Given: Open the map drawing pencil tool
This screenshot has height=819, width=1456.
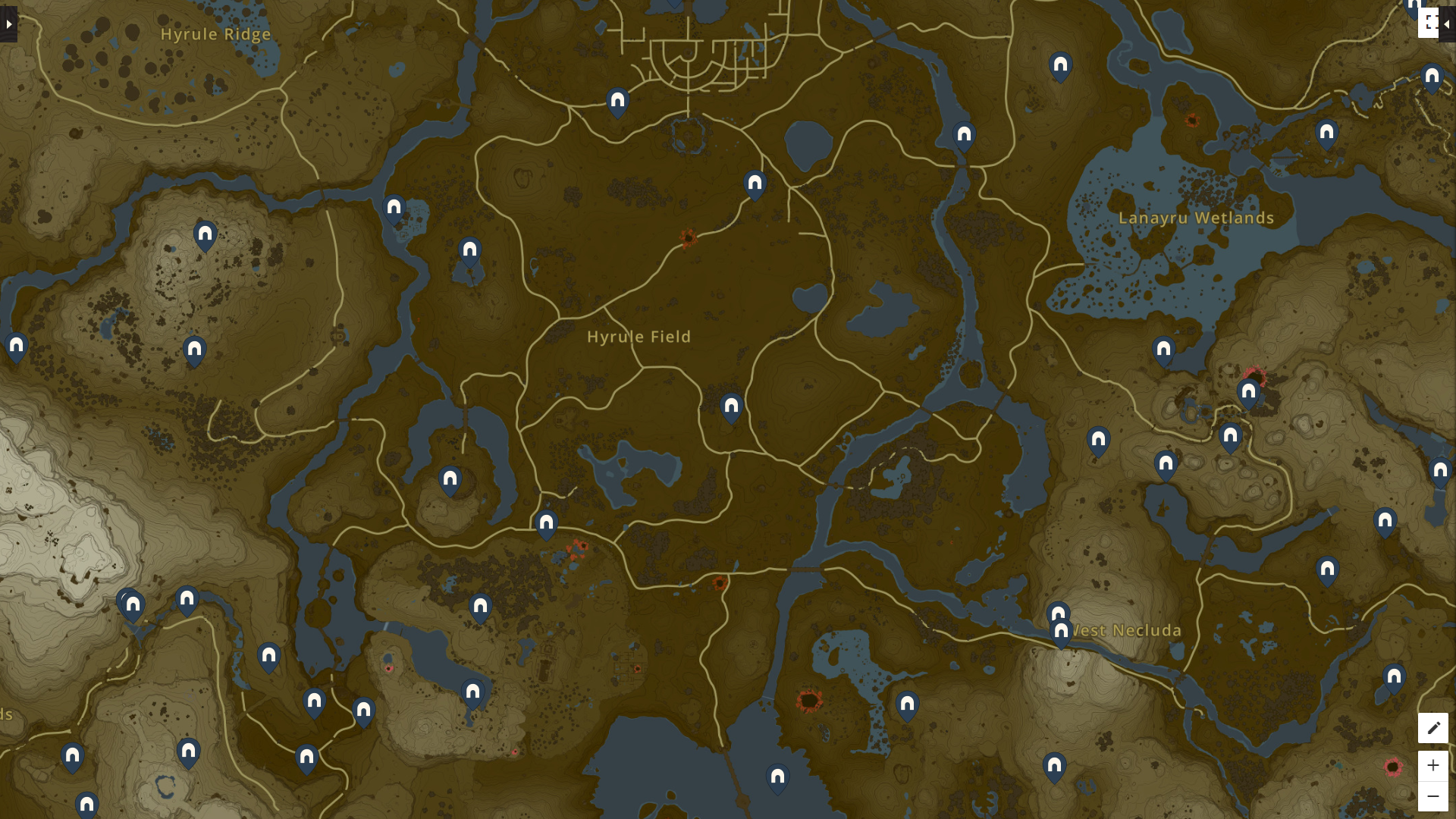Looking at the screenshot, I should pos(1433,728).
